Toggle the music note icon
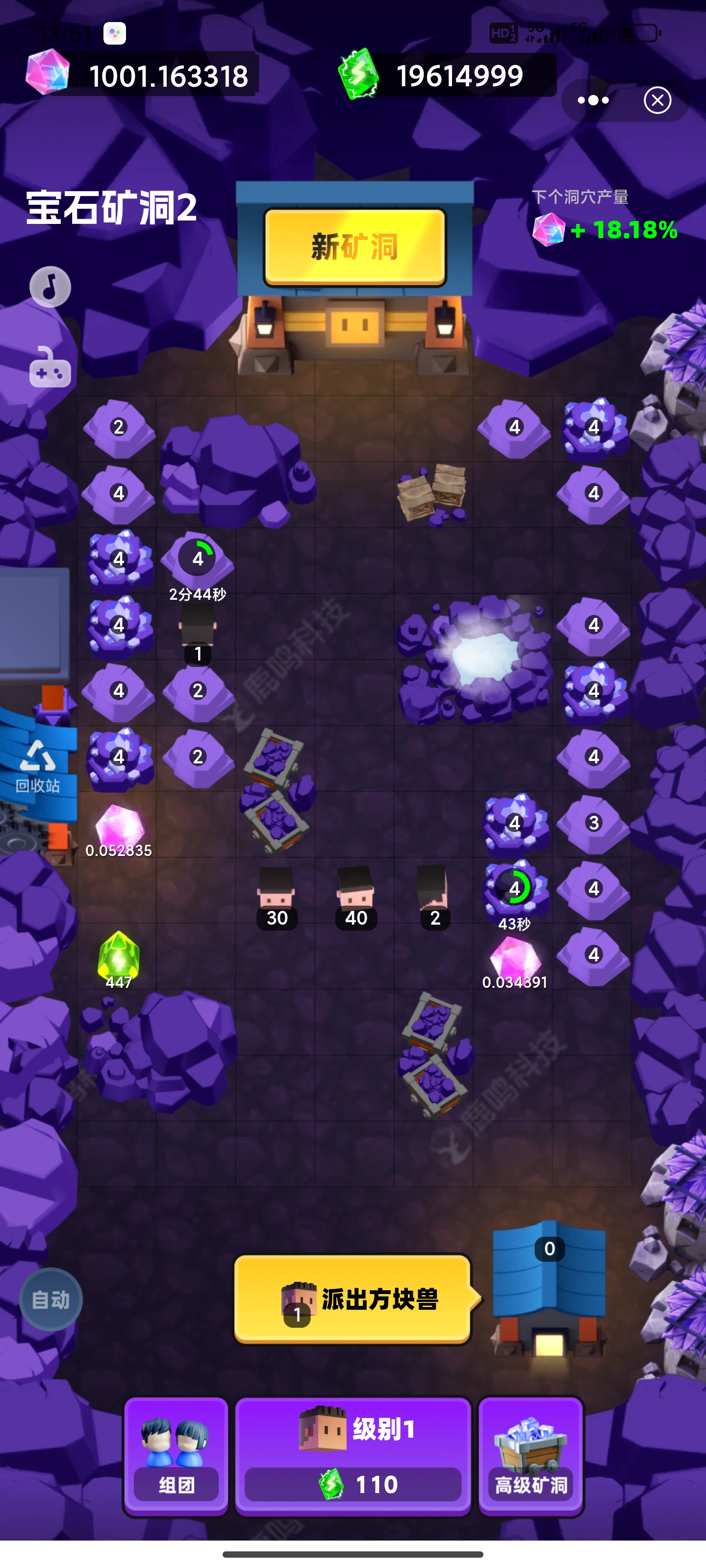Screen dimensions: 706x1568 click(x=50, y=287)
